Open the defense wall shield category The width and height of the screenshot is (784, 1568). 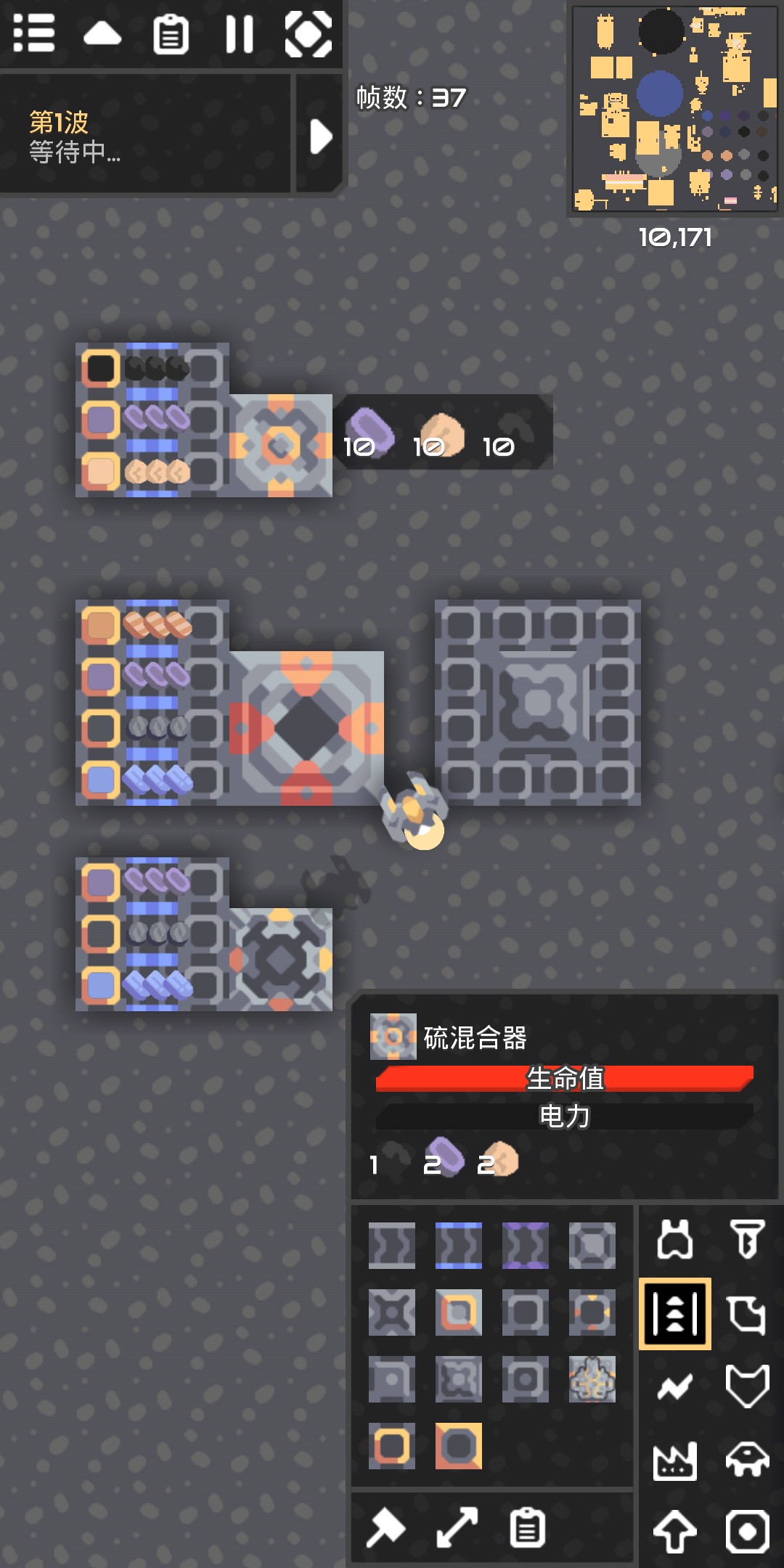pos(747,1387)
